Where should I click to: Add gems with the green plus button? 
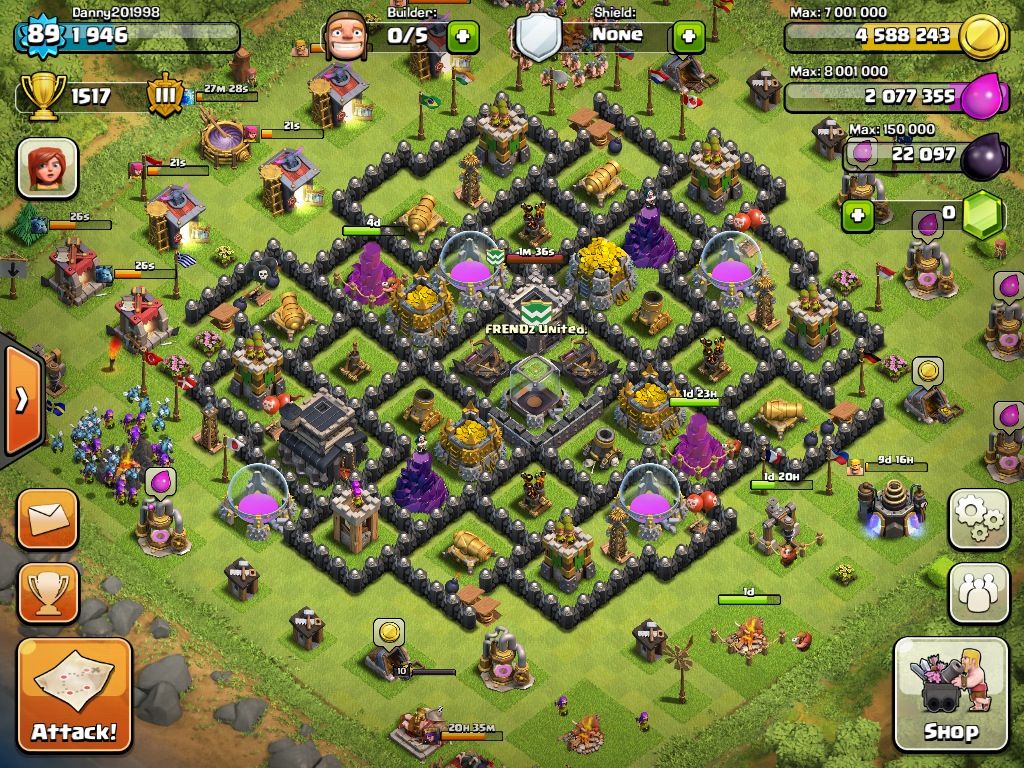click(x=856, y=215)
